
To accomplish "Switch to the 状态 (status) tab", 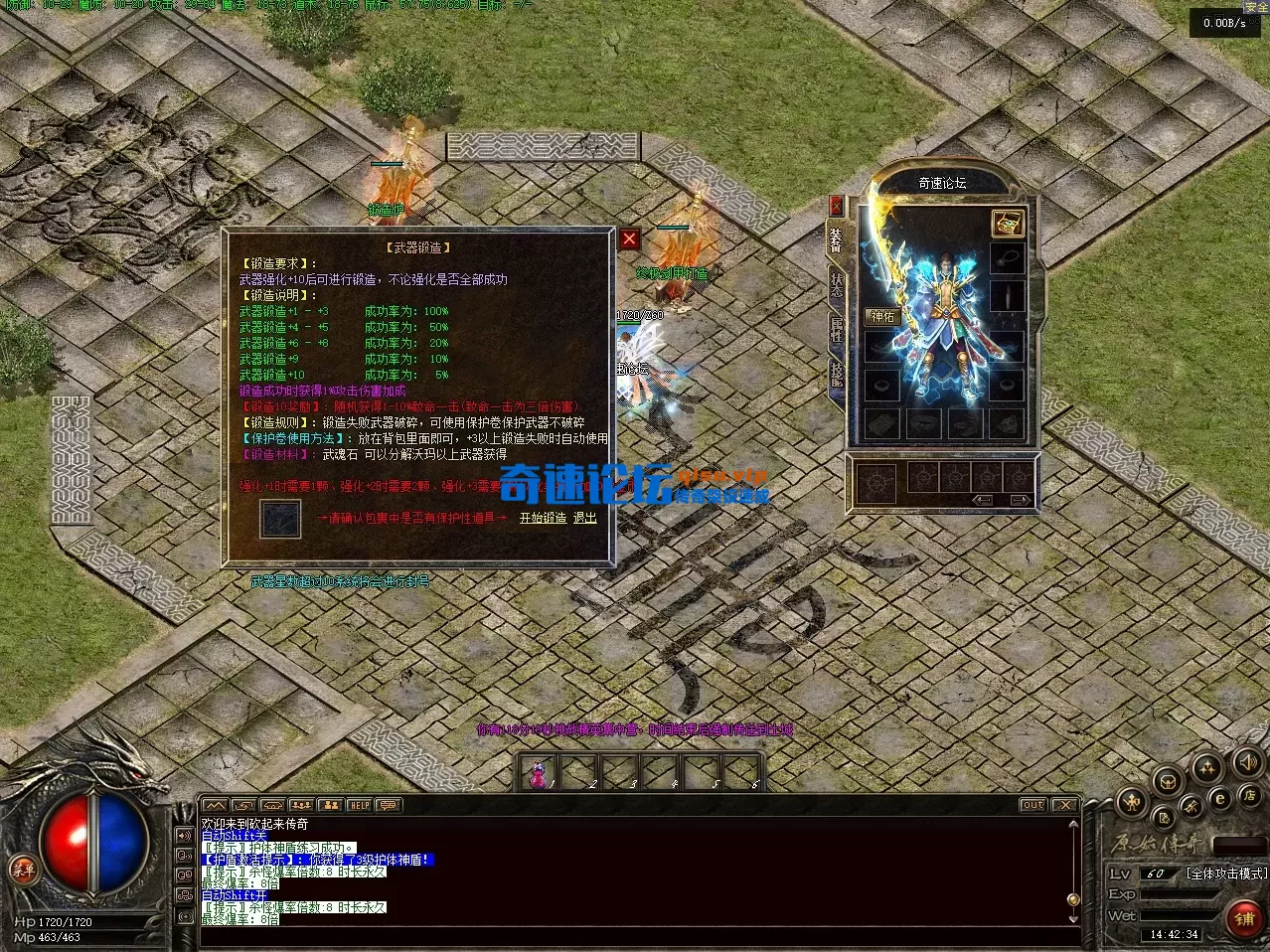I will click(837, 284).
